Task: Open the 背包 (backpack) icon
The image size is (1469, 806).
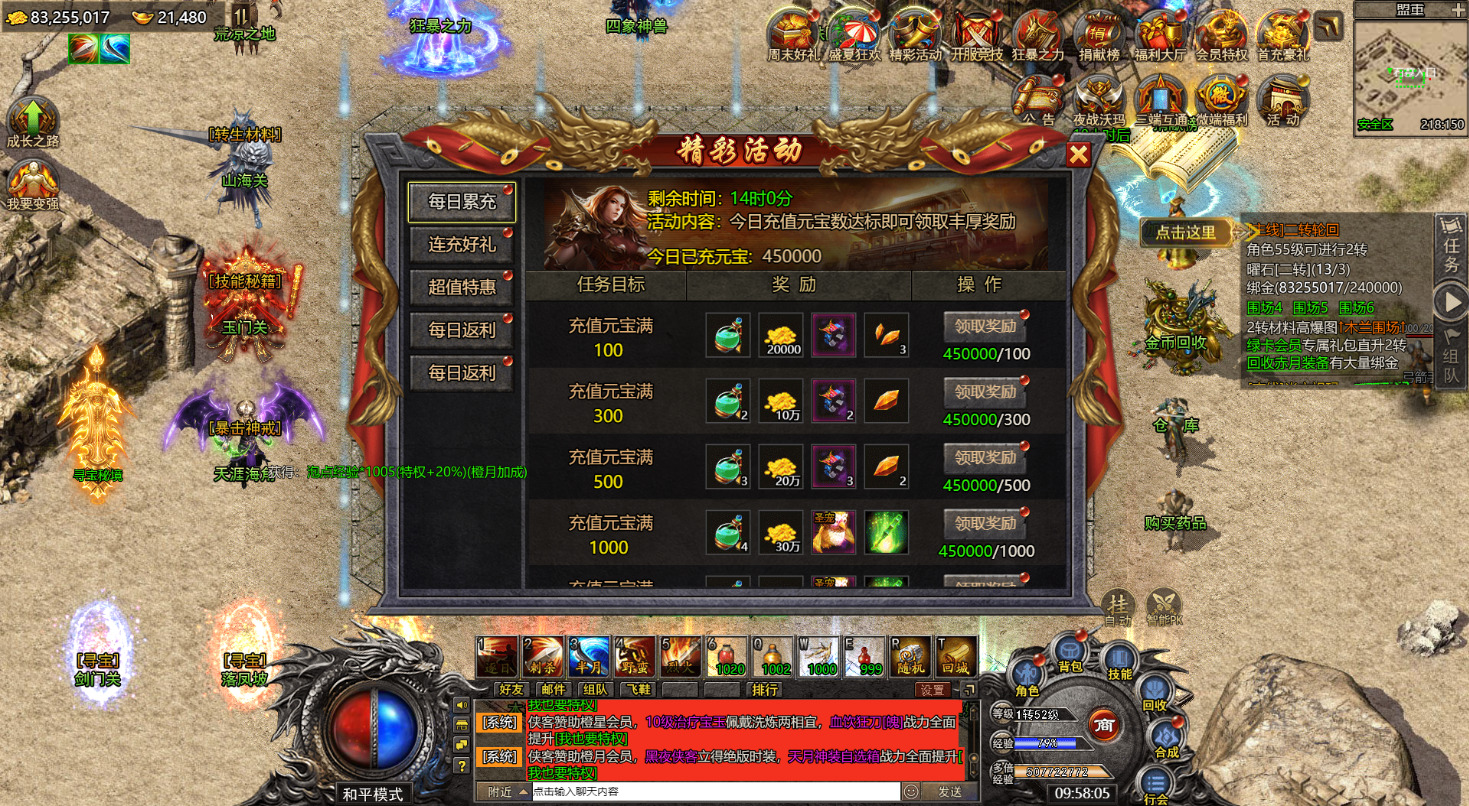Action: [x=1069, y=651]
